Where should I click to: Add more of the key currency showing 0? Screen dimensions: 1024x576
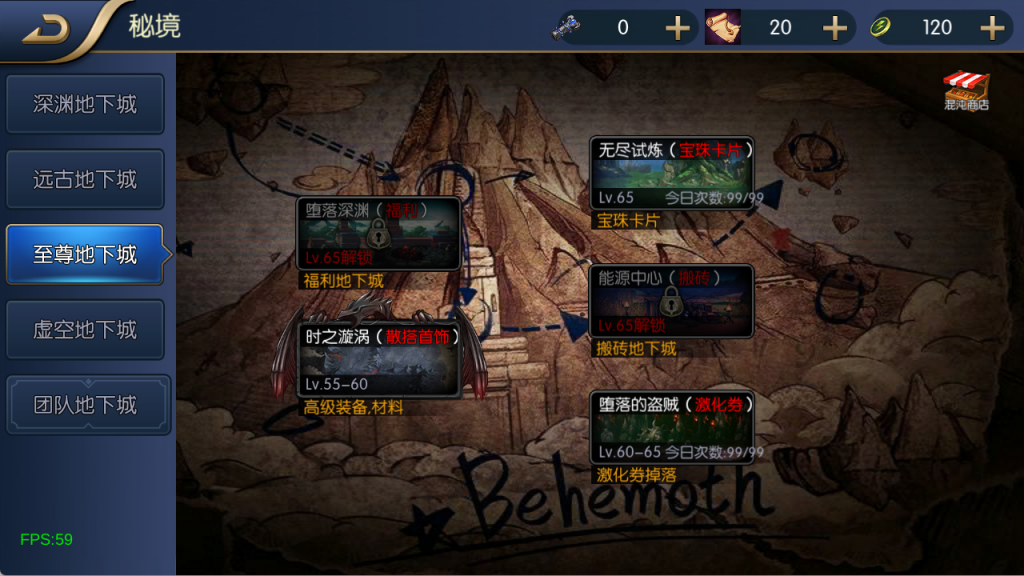(x=678, y=28)
